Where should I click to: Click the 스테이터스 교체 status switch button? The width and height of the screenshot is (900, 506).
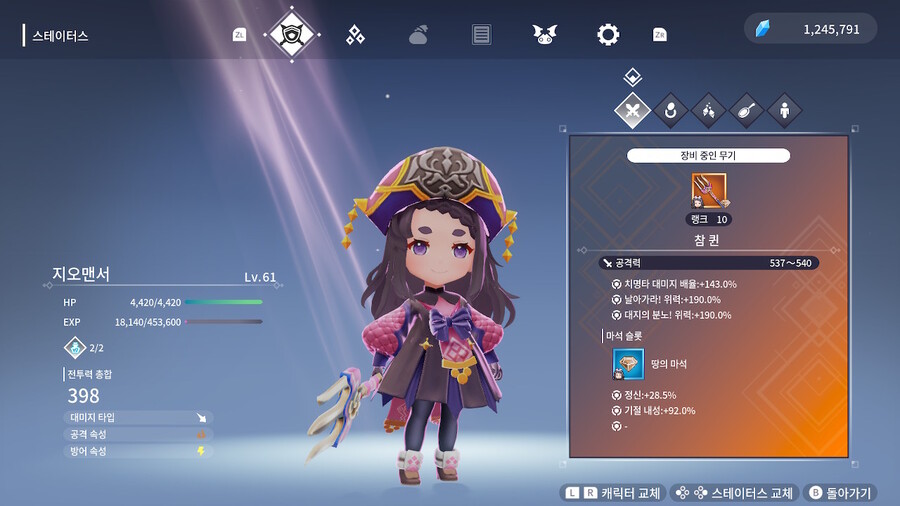tap(735, 493)
